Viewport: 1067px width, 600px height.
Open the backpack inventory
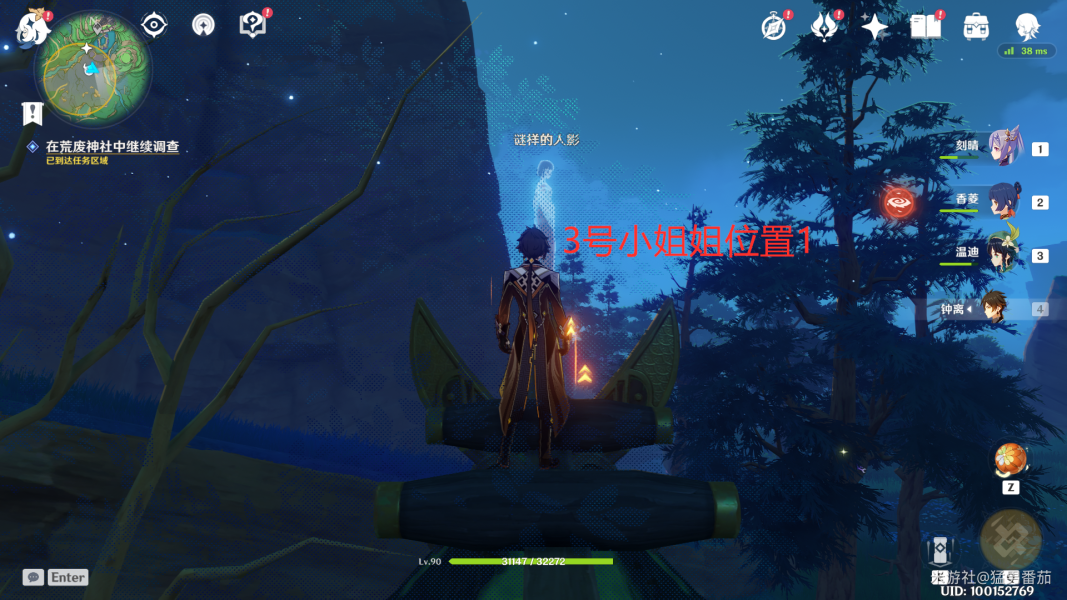(976, 27)
